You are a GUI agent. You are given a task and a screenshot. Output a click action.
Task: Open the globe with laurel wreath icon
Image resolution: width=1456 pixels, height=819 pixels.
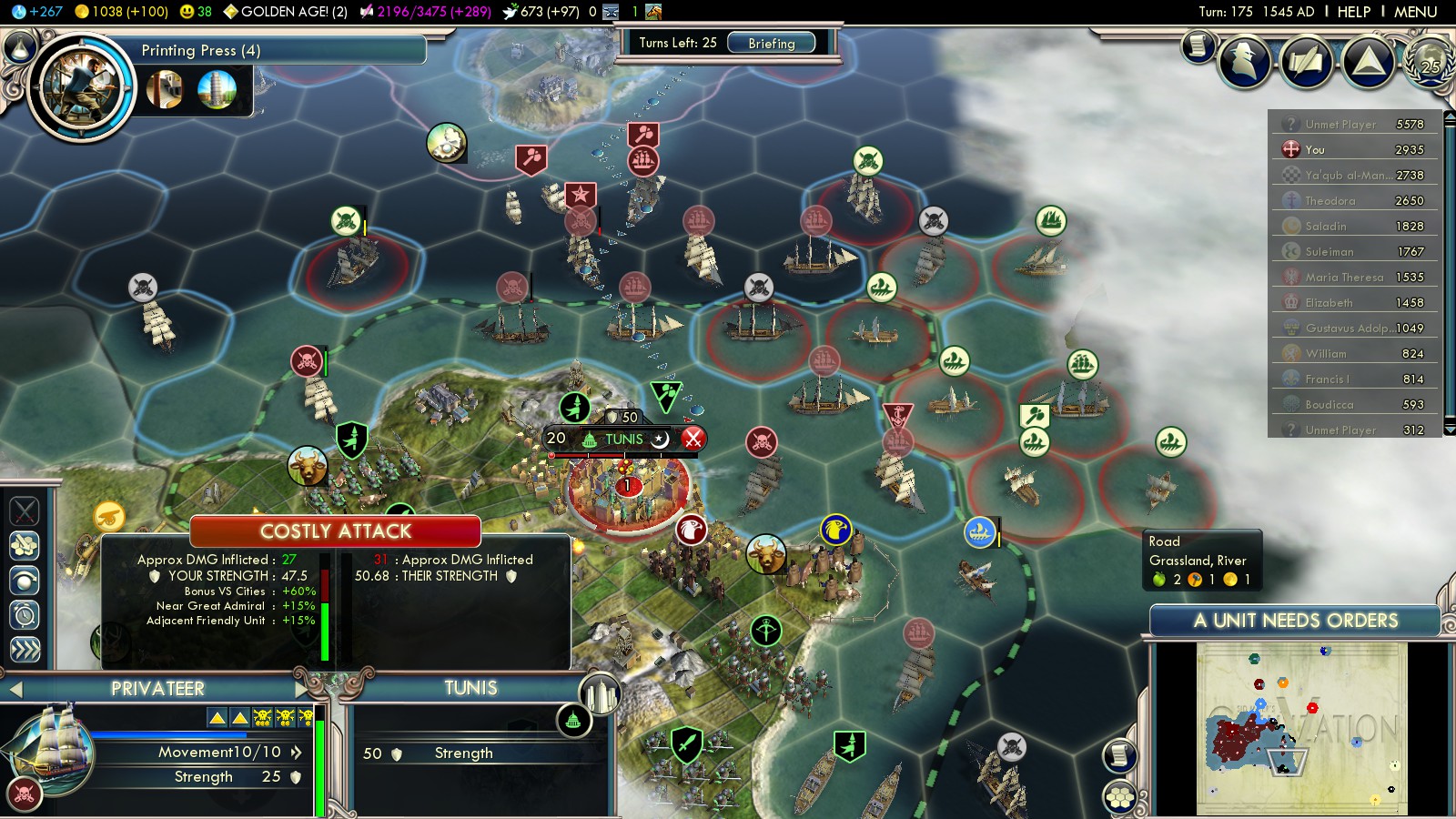(1430, 61)
